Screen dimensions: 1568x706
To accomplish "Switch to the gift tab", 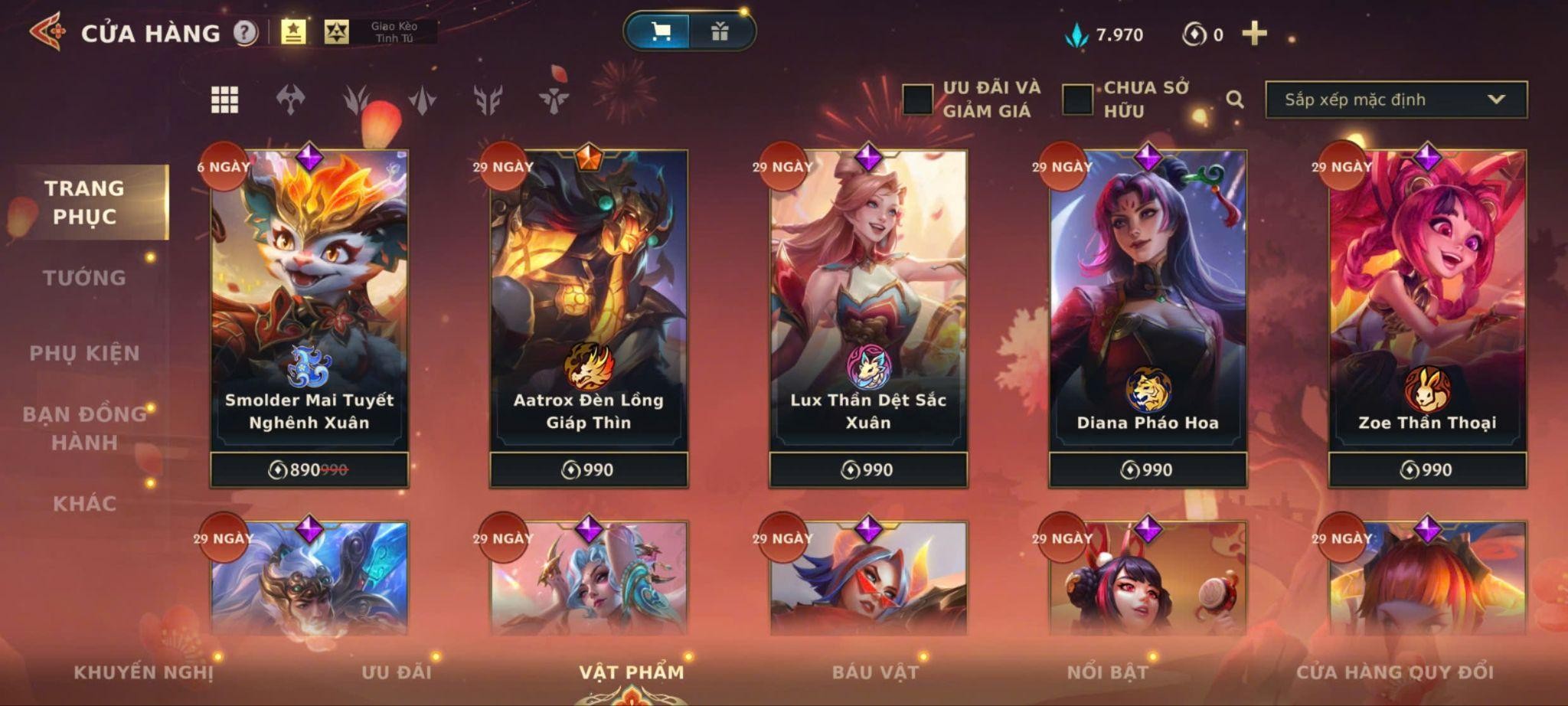I will coord(720,31).
